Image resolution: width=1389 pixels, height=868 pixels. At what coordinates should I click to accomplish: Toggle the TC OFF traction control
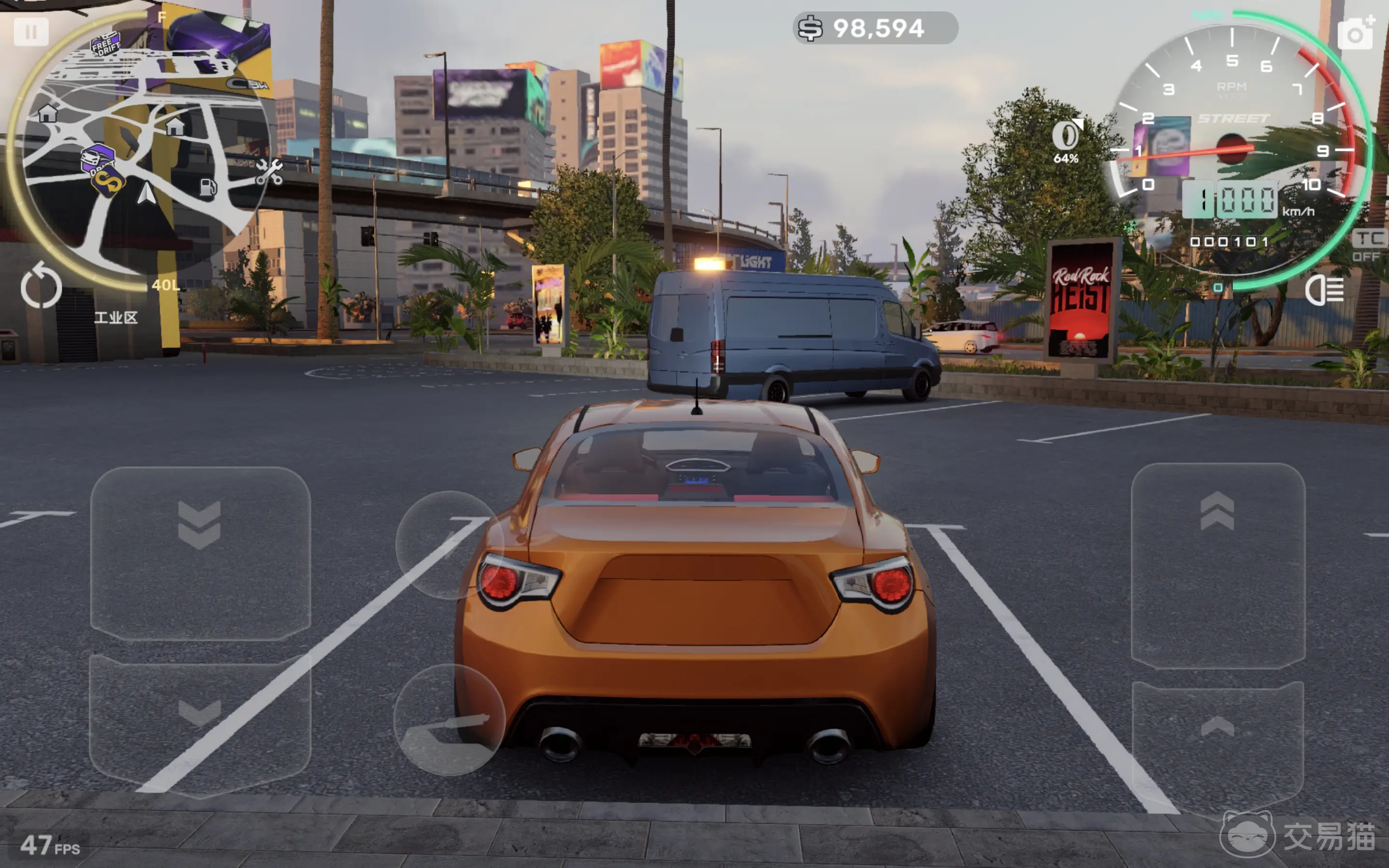pyautogui.click(x=1370, y=246)
